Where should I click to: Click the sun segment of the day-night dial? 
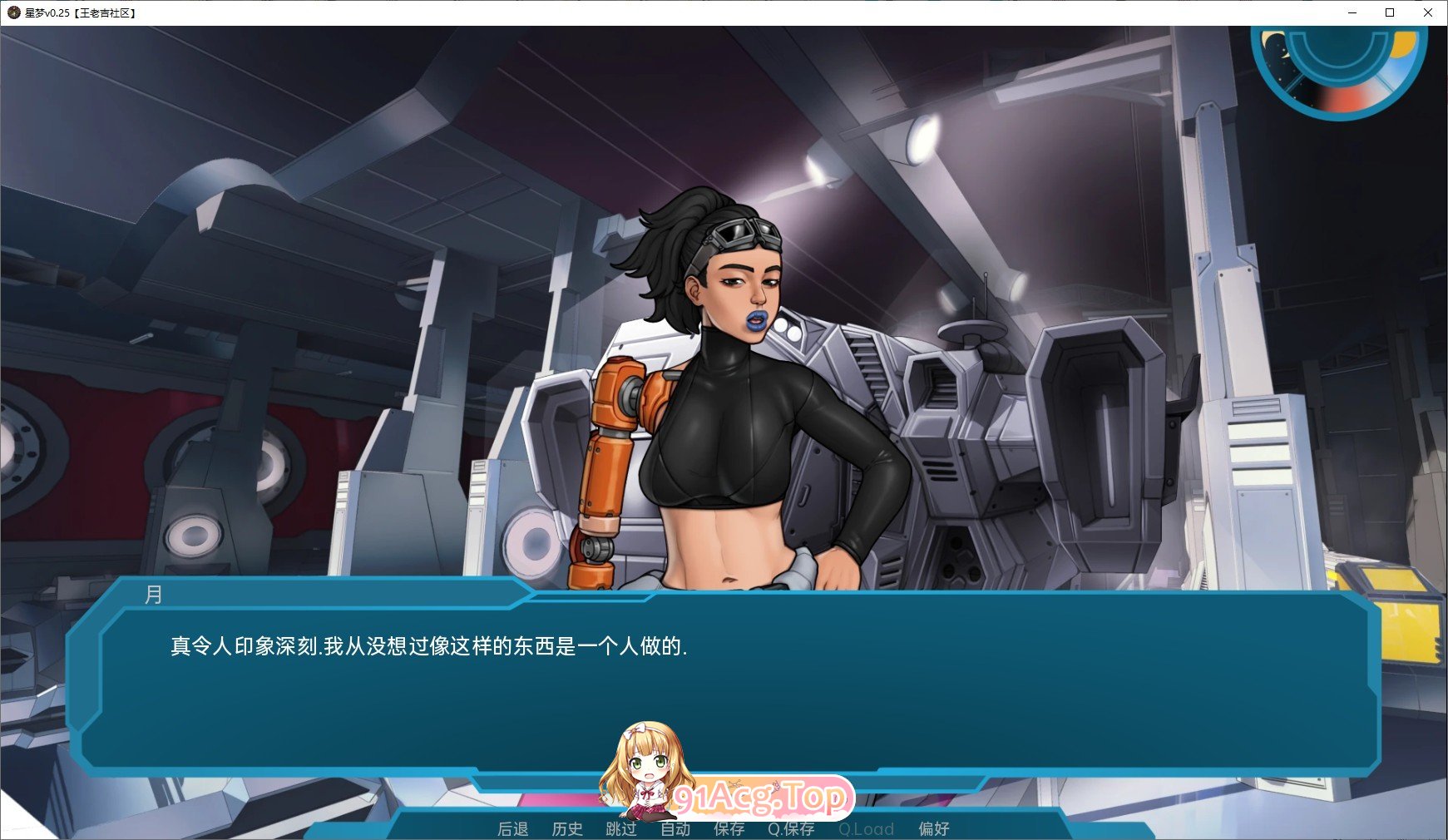tap(1402, 44)
